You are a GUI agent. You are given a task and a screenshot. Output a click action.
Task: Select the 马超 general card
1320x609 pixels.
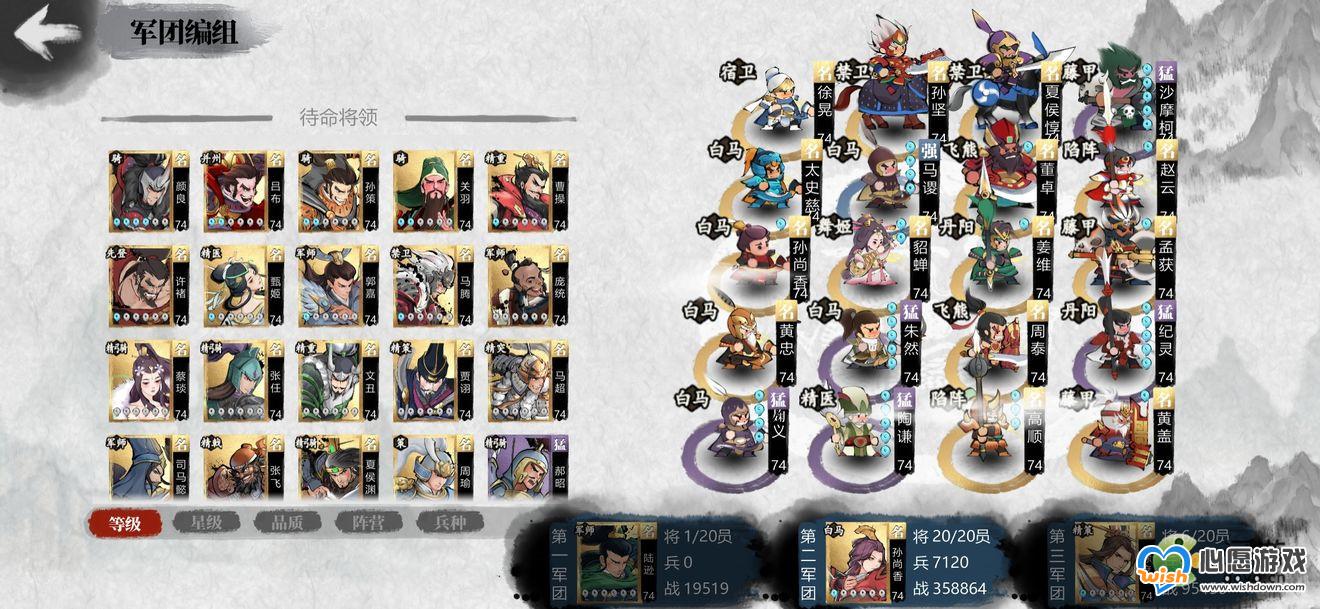[x=526, y=381]
